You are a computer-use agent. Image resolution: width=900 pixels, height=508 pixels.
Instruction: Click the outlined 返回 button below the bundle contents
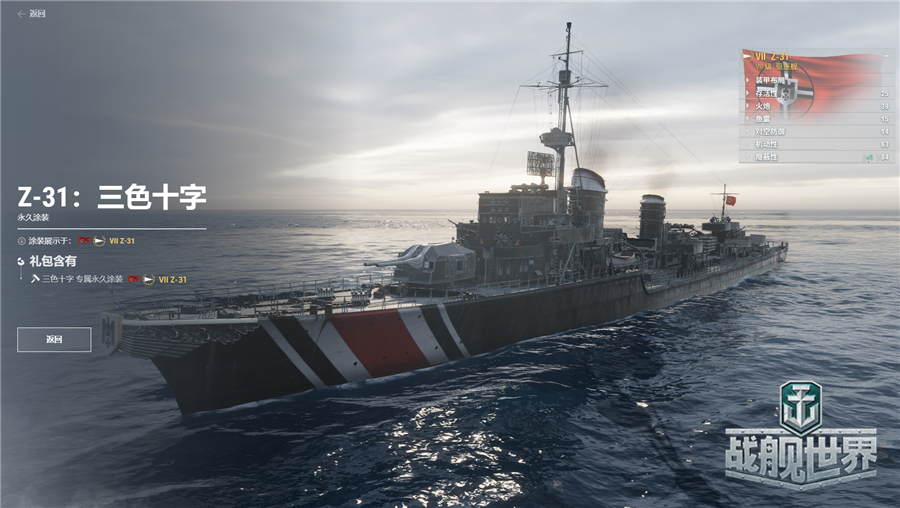point(54,340)
